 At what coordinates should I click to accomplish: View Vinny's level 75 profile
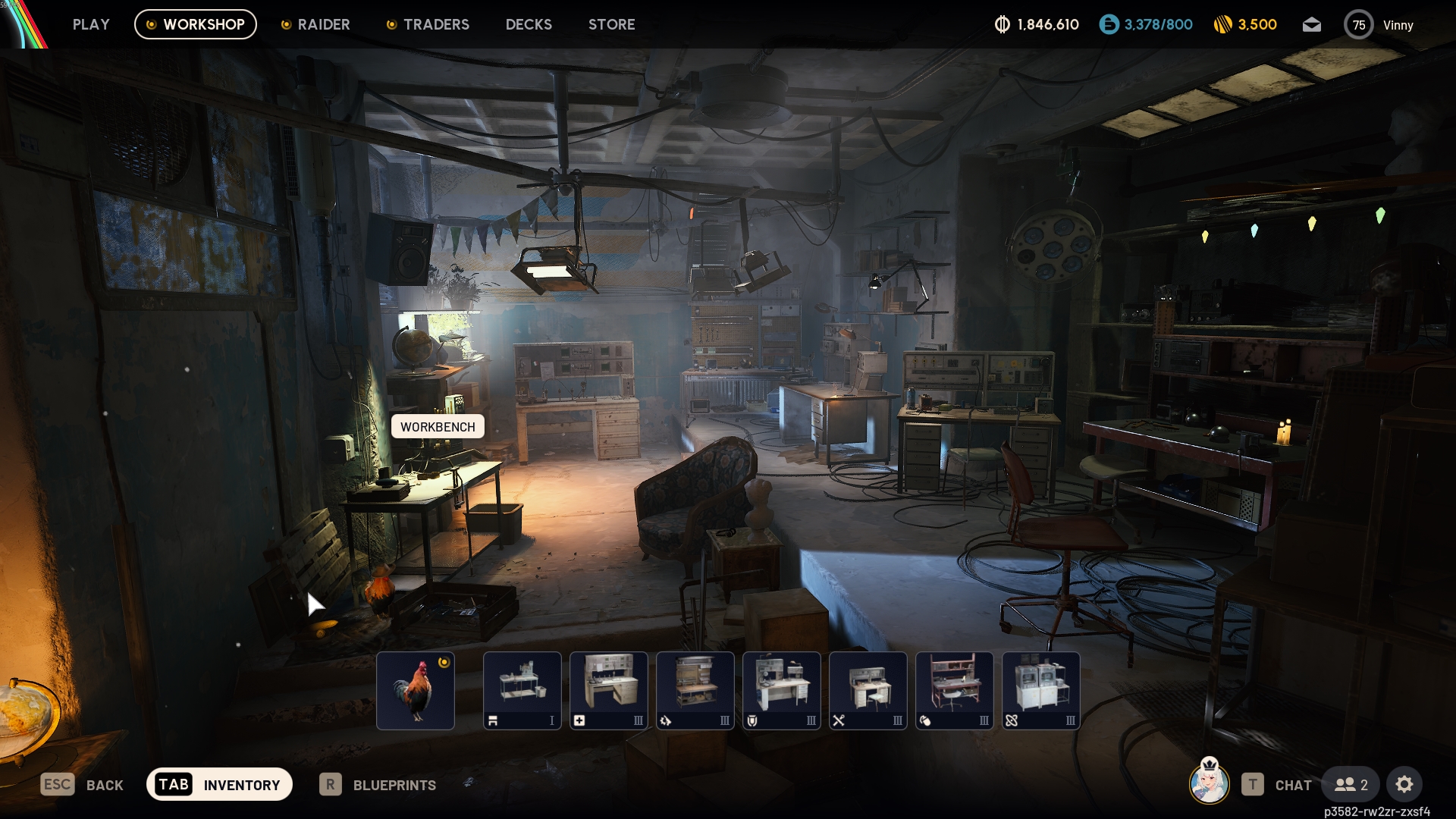pos(1378,25)
